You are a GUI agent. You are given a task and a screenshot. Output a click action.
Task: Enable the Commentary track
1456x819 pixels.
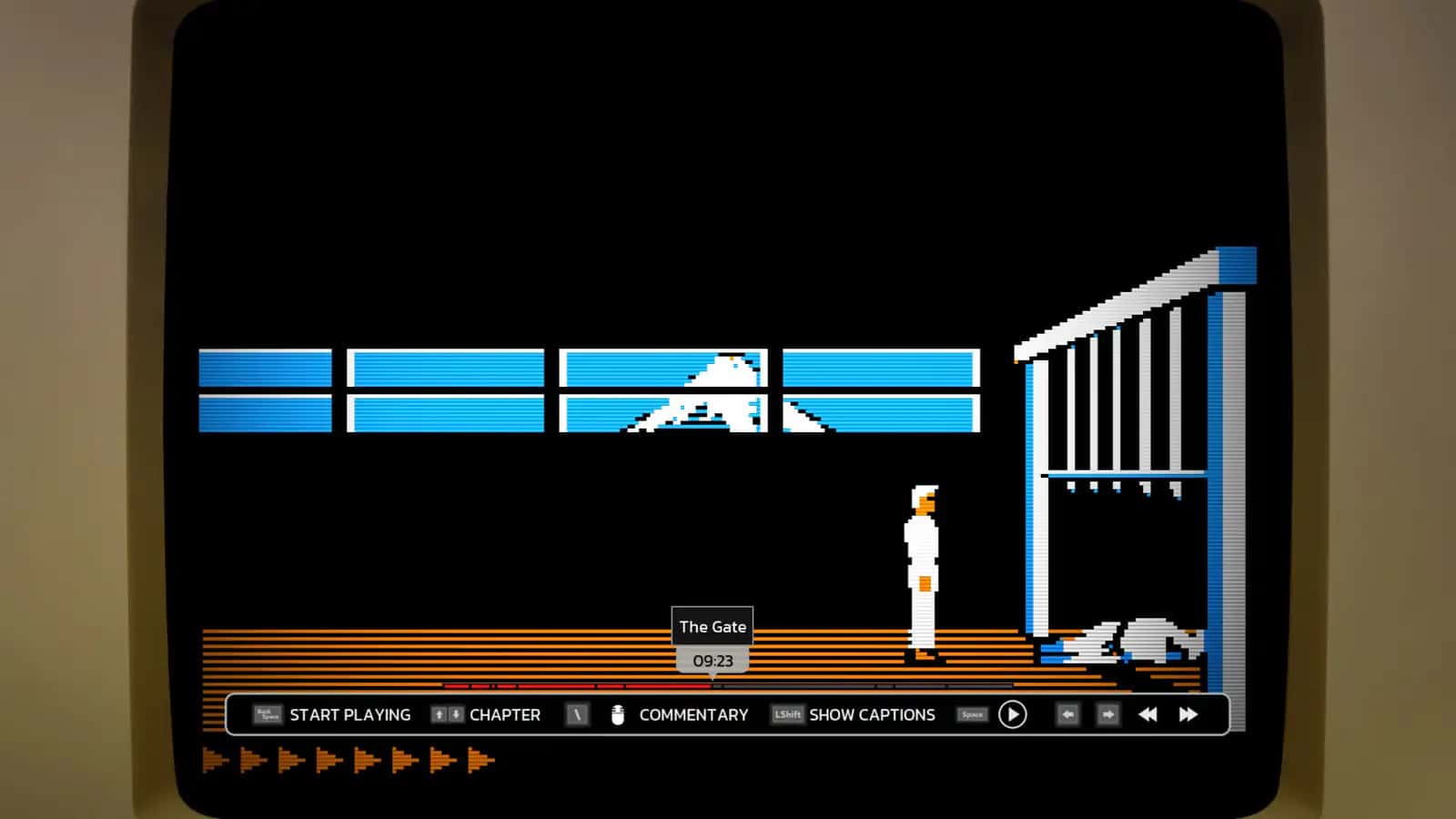click(x=693, y=715)
